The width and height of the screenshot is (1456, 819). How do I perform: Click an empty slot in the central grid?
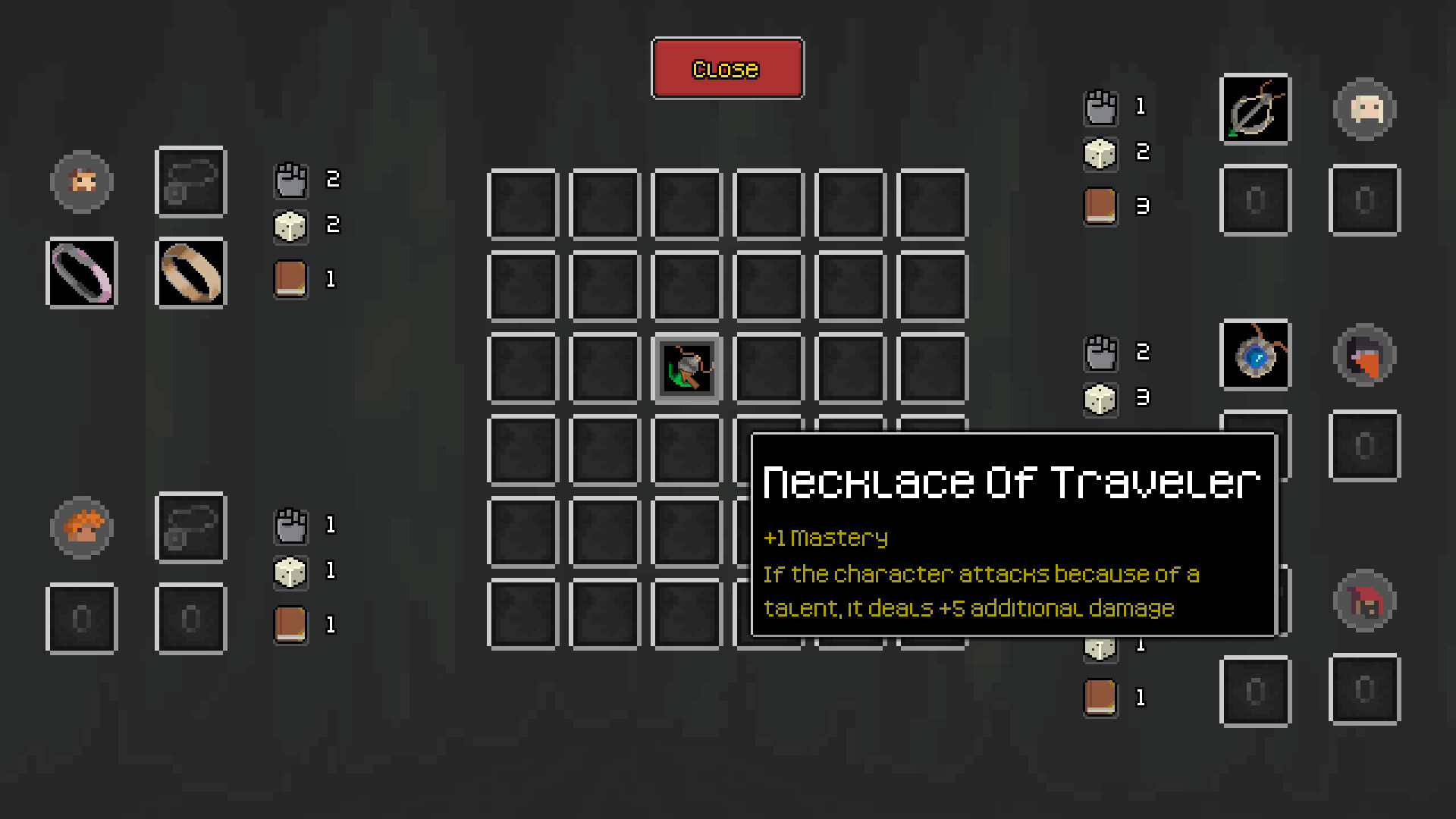pyautogui.click(x=522, y=205)
